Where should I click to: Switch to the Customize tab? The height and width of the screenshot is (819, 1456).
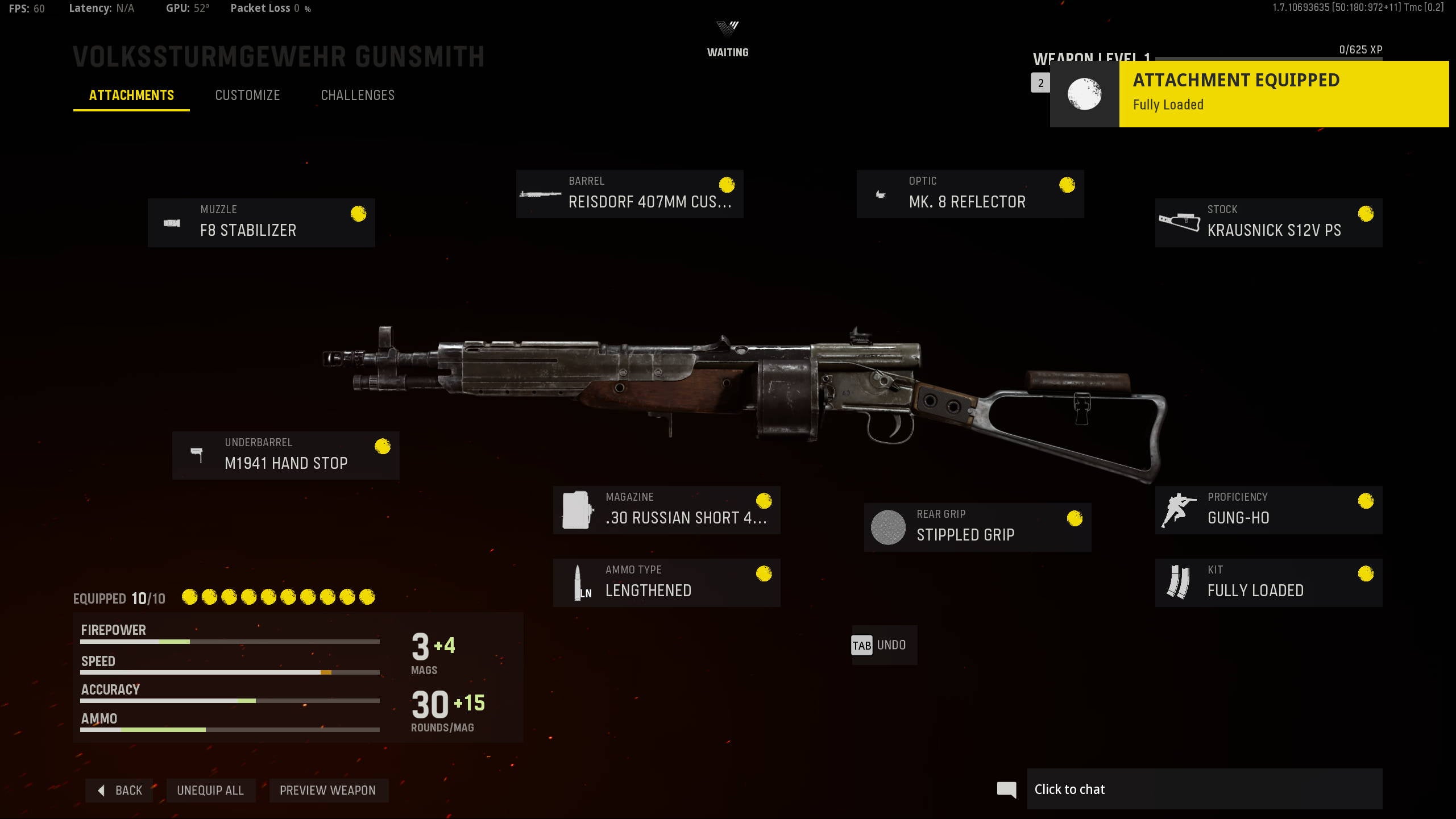click(x=247, y=95)
